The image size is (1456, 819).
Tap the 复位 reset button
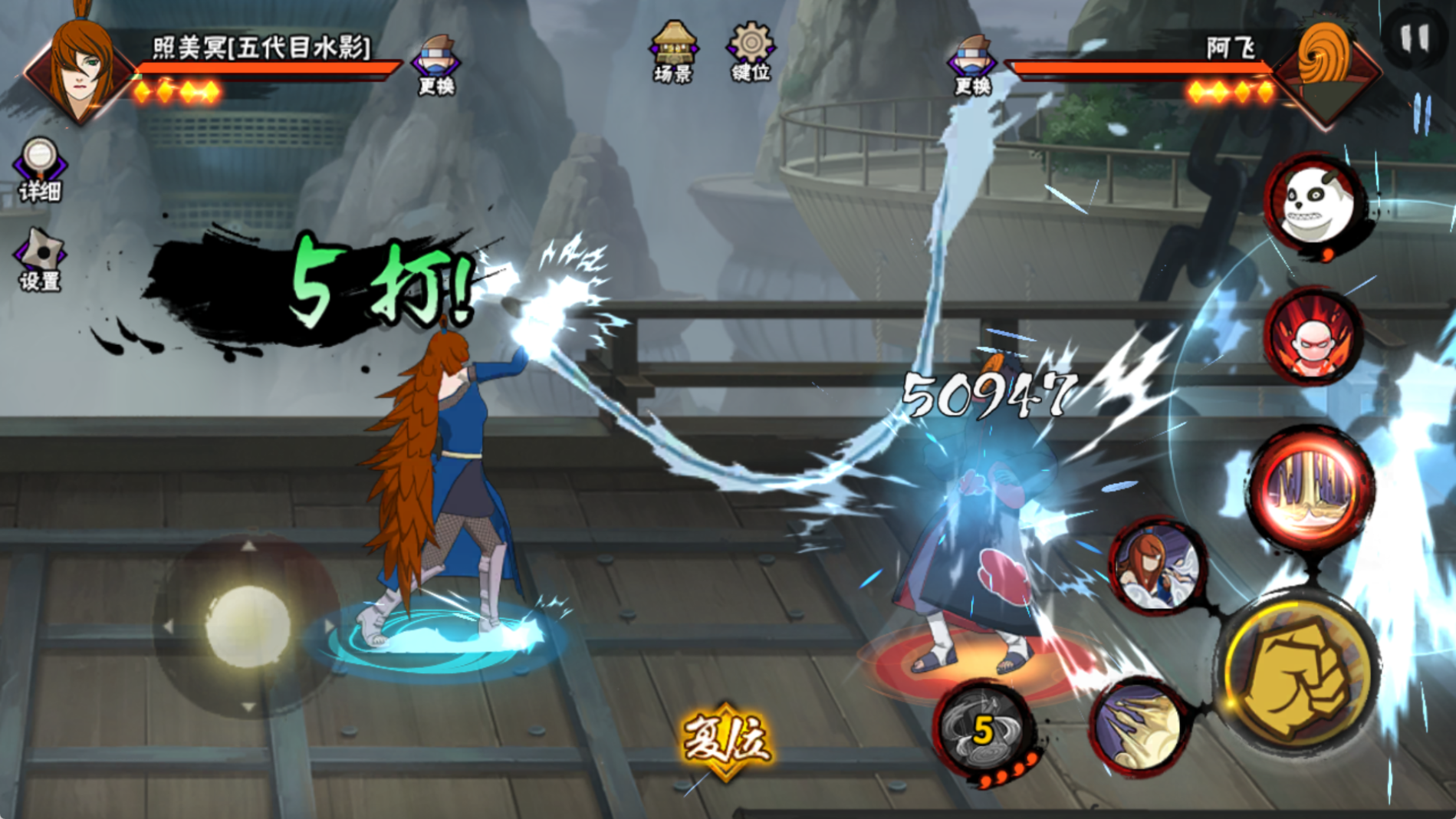pos(725,740)
